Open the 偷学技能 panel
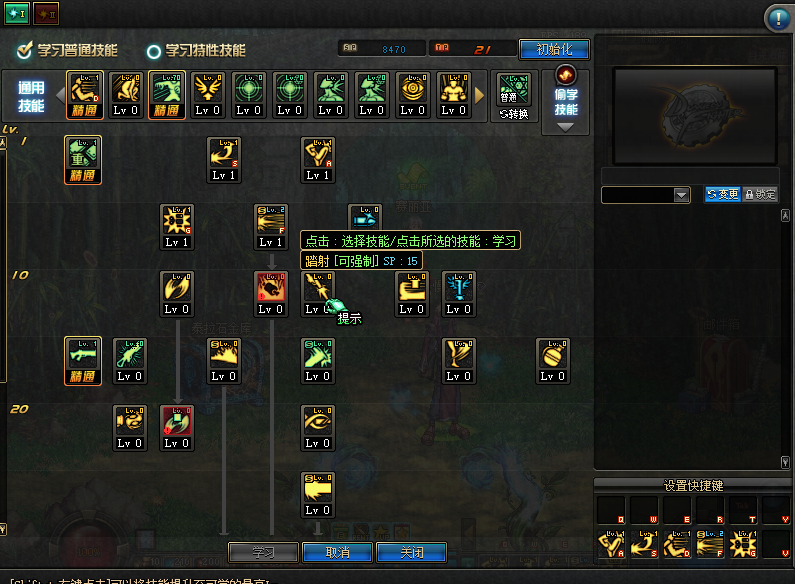 [x=566, y=101]
